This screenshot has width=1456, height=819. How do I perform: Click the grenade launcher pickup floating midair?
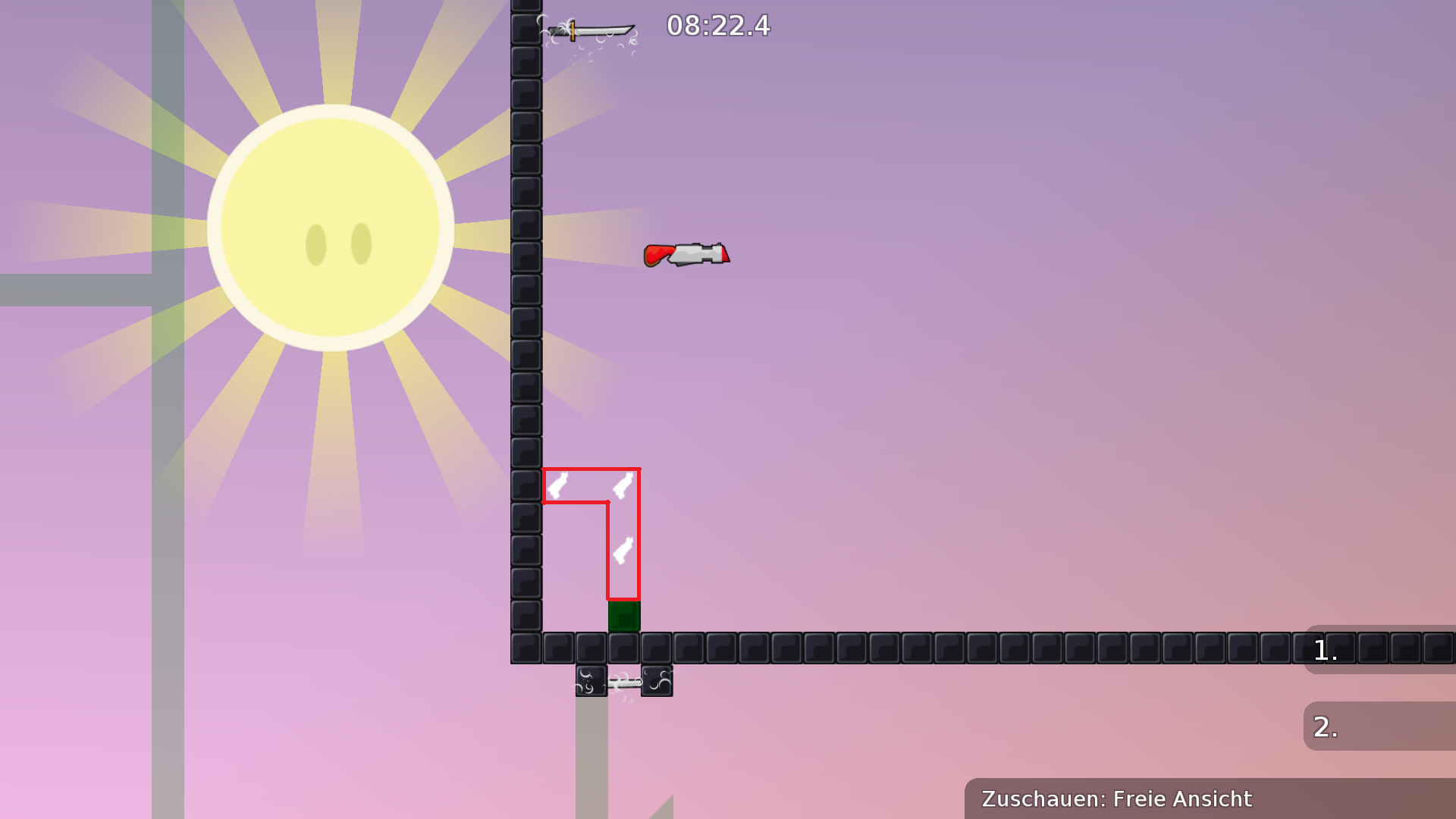click(685, 254)
